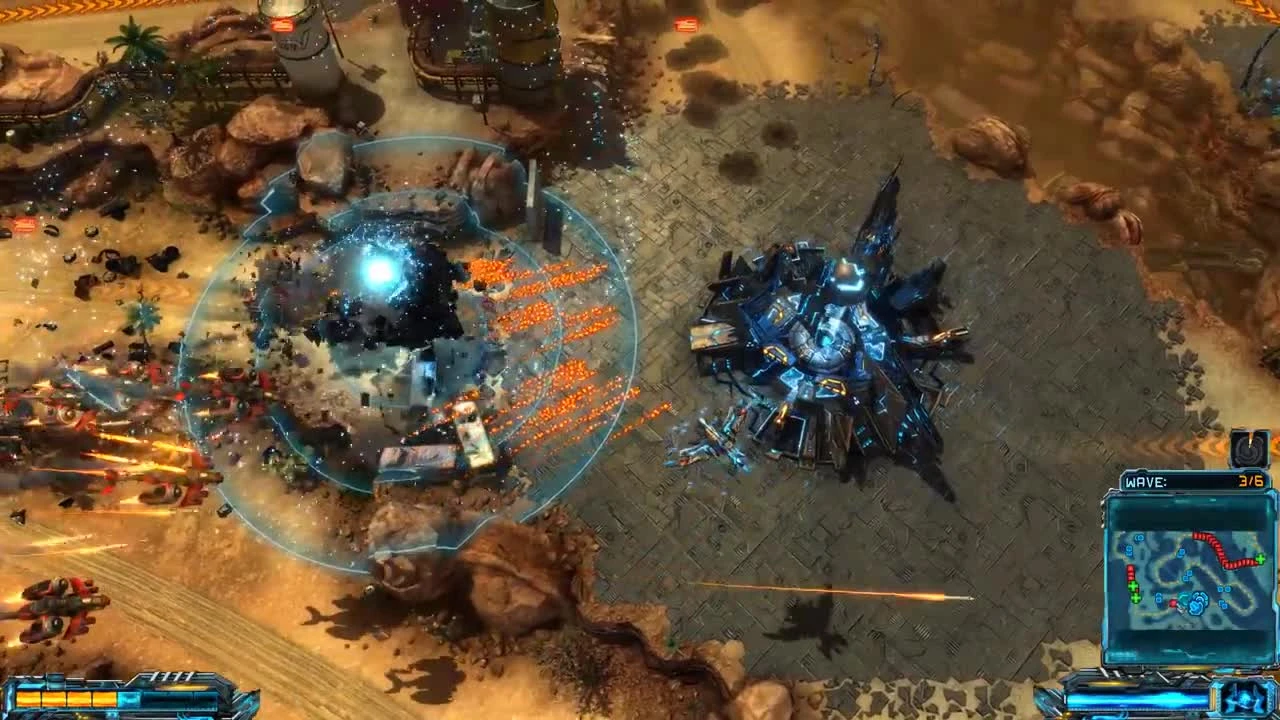Click the red player marker on the minimap
This screenshot has height=720, width=1280.
pyautogui.click(x=1175, y=602)
